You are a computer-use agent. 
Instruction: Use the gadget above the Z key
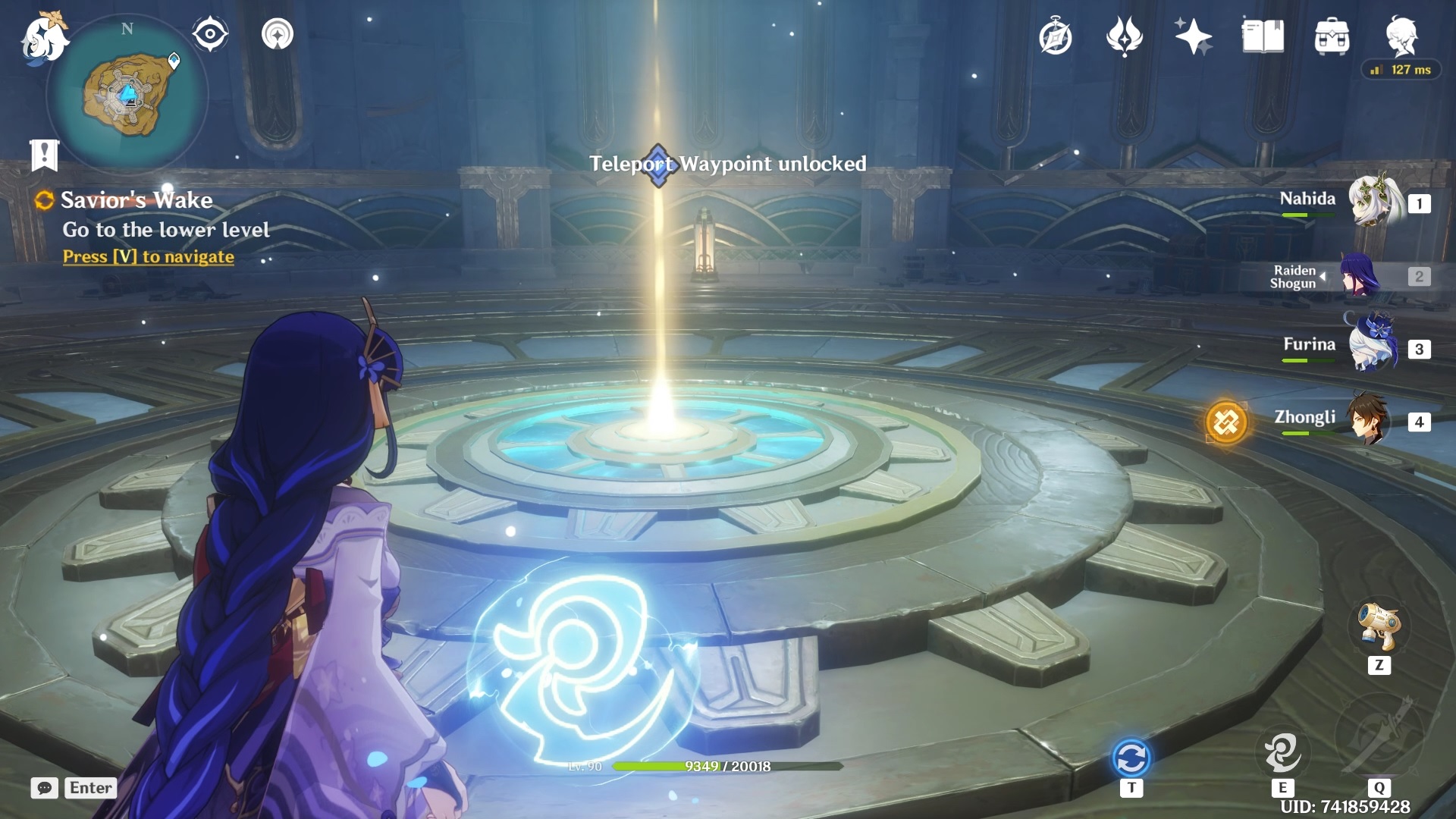pos(1379,626)
